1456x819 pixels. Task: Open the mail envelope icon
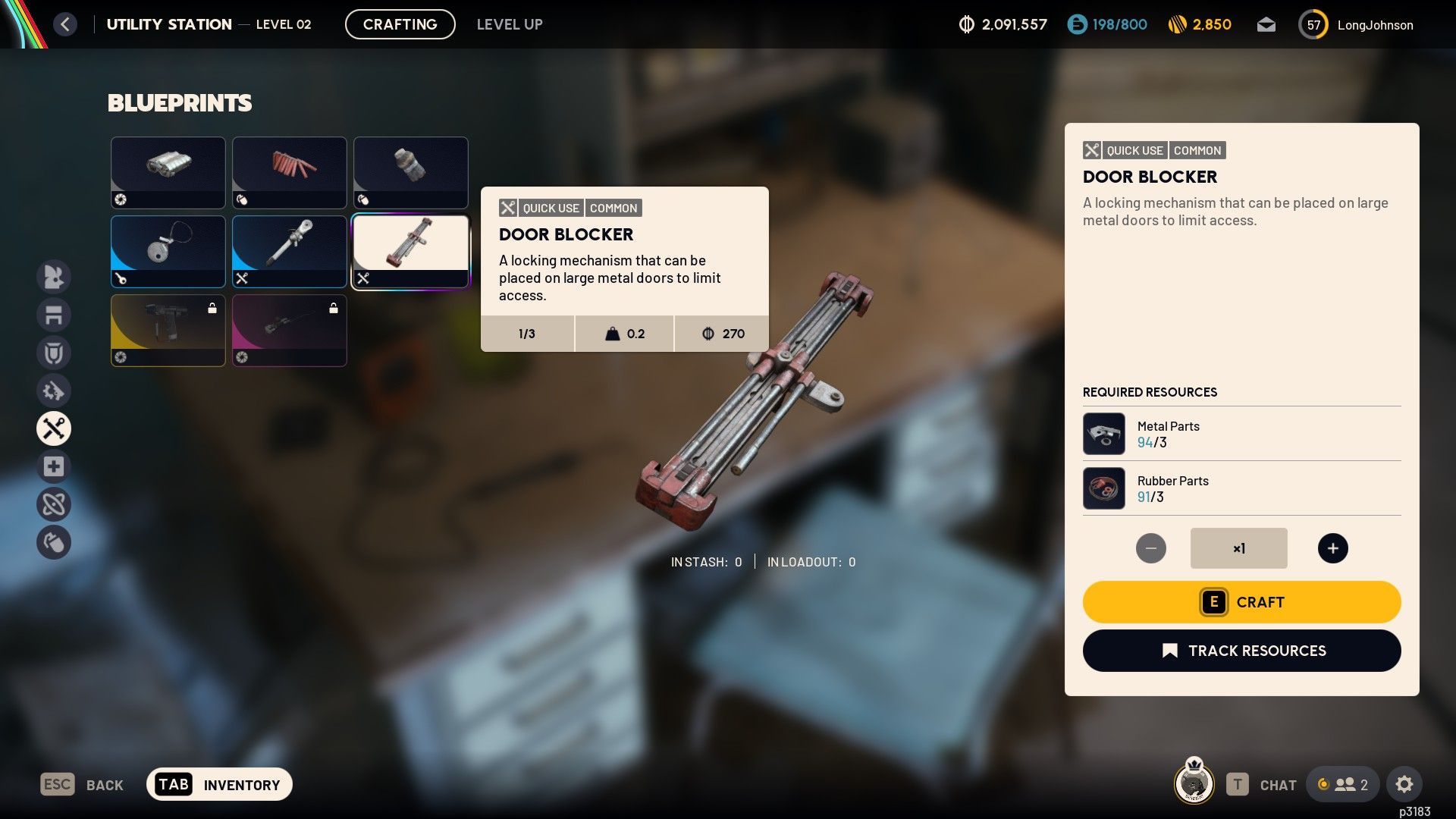[x=1266, y=25]
